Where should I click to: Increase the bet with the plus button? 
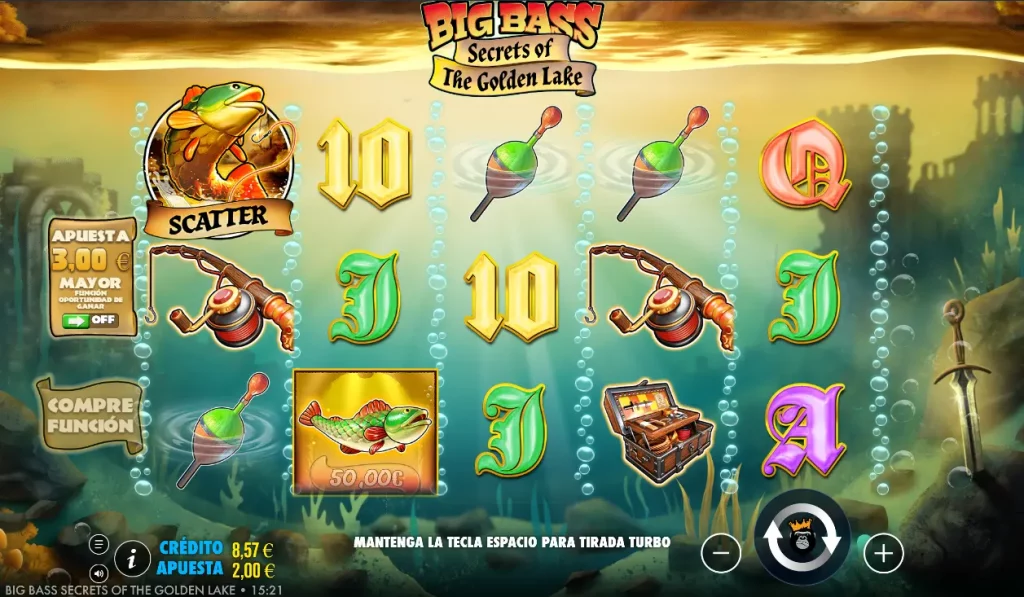(x=883, y=552)
